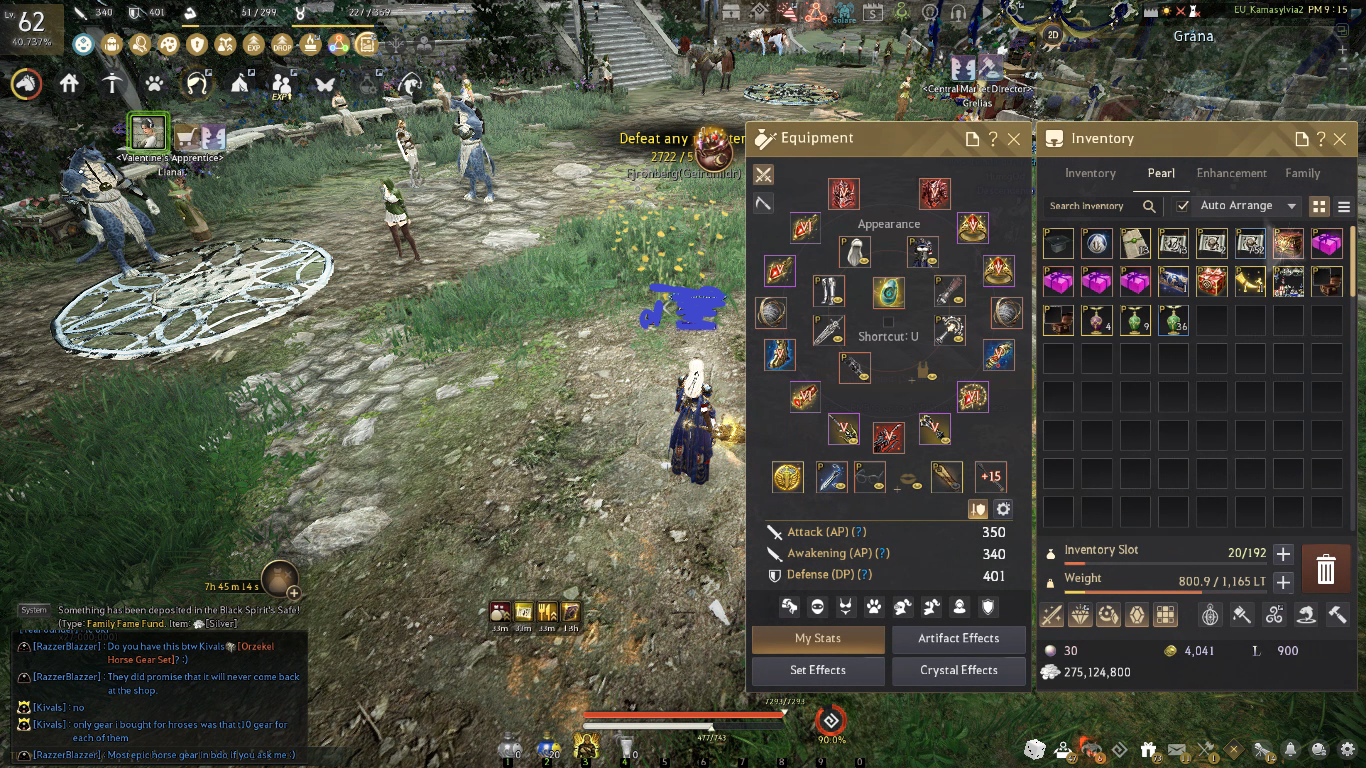Open Crystal Effects

958,670
